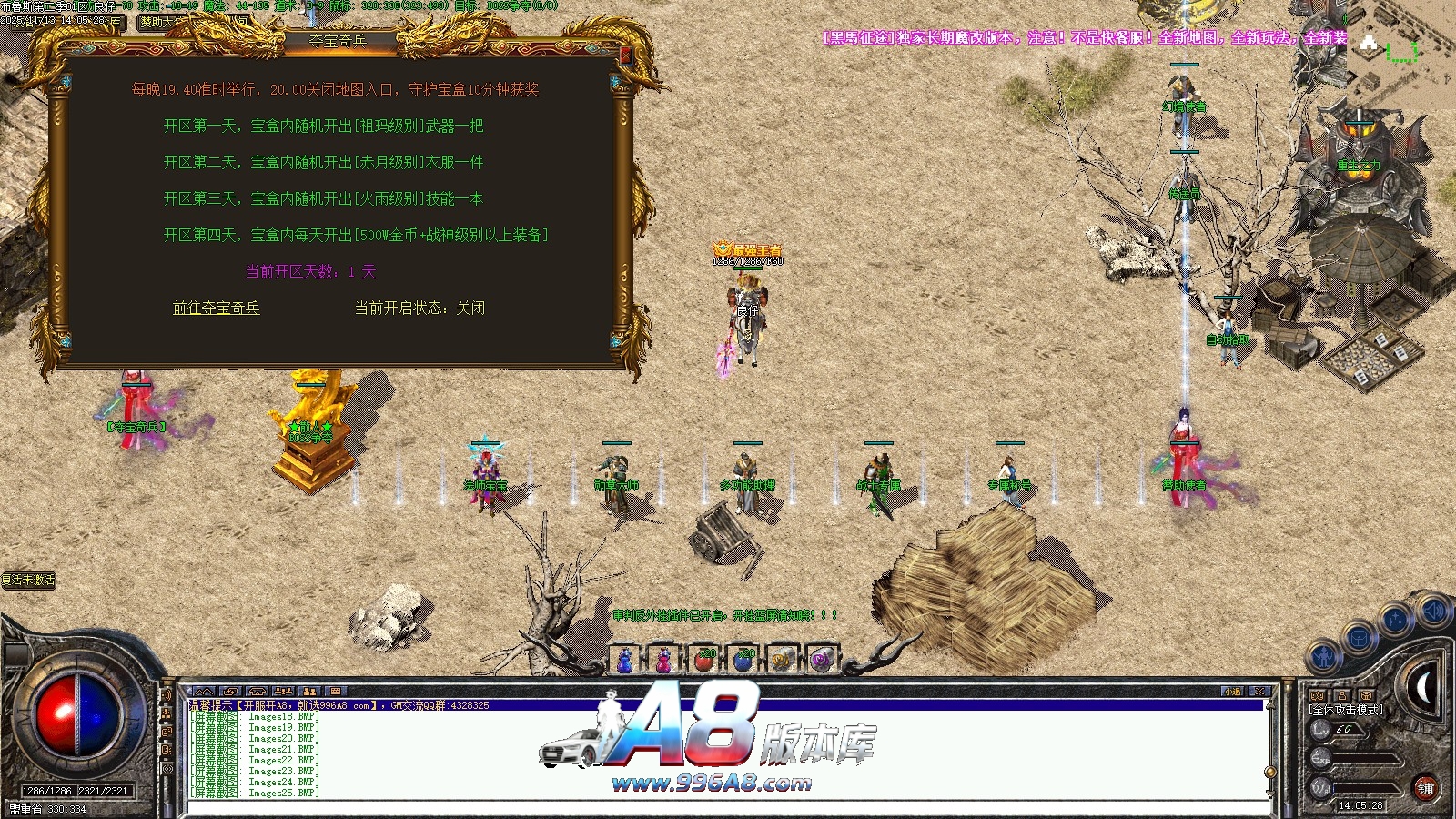Use the gold swirl scroll hotbar slot
This screenshot has height=819, width=1456.
click(x=782, y=660)
